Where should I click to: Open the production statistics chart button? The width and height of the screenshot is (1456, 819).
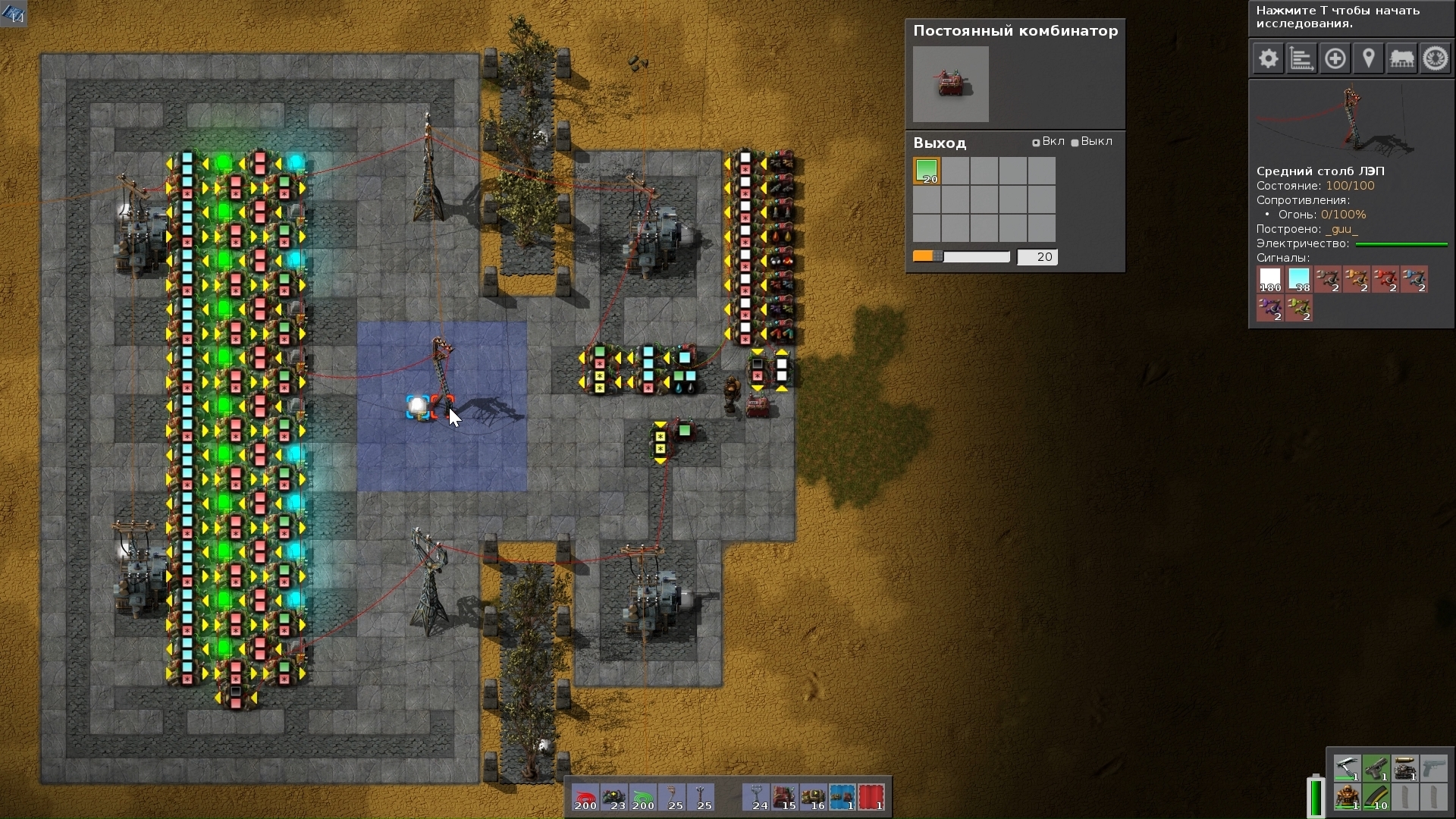(x=1301, y=59)
